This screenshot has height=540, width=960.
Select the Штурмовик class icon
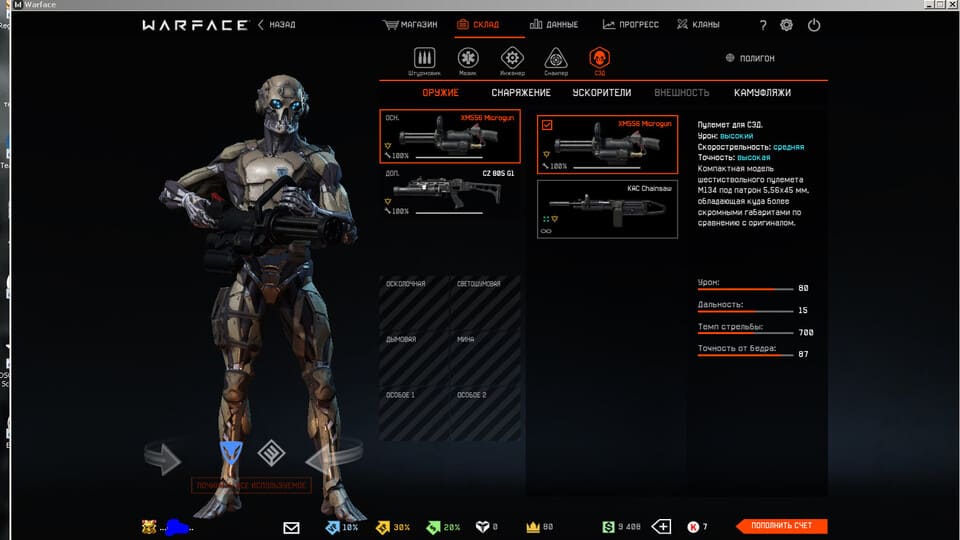[x=425, y=60]
